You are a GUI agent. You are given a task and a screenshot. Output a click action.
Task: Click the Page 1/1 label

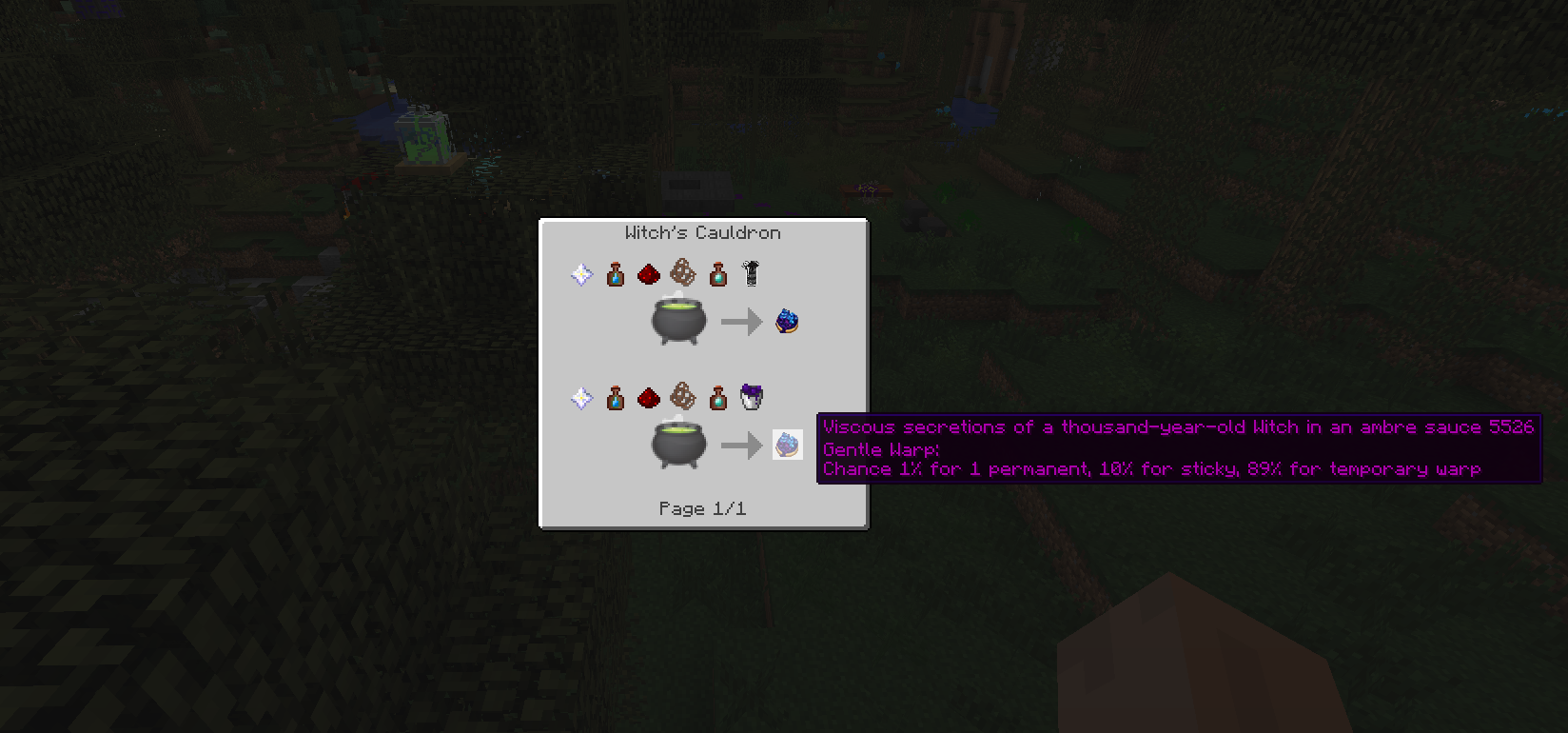coord(702,508)
